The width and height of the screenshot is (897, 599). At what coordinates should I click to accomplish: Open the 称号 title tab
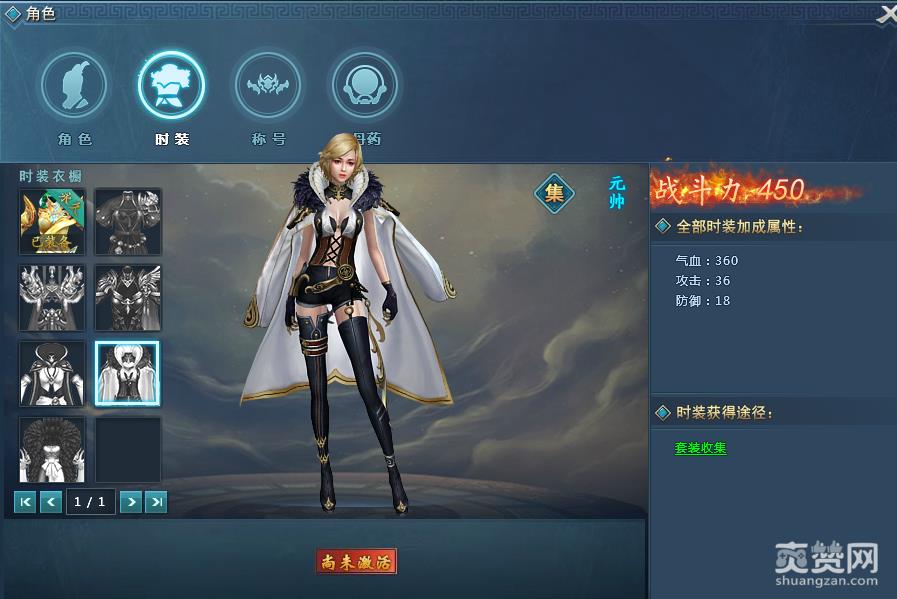coord(267,86)
